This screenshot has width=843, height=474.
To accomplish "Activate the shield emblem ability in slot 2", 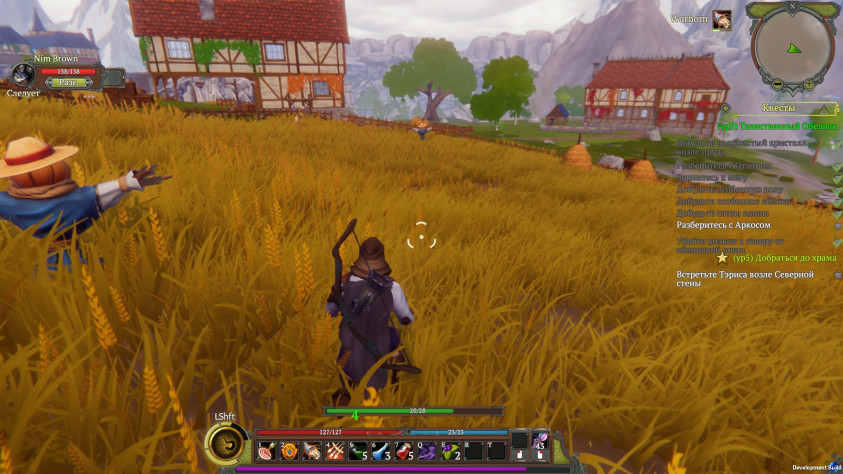I will (289, 451).
